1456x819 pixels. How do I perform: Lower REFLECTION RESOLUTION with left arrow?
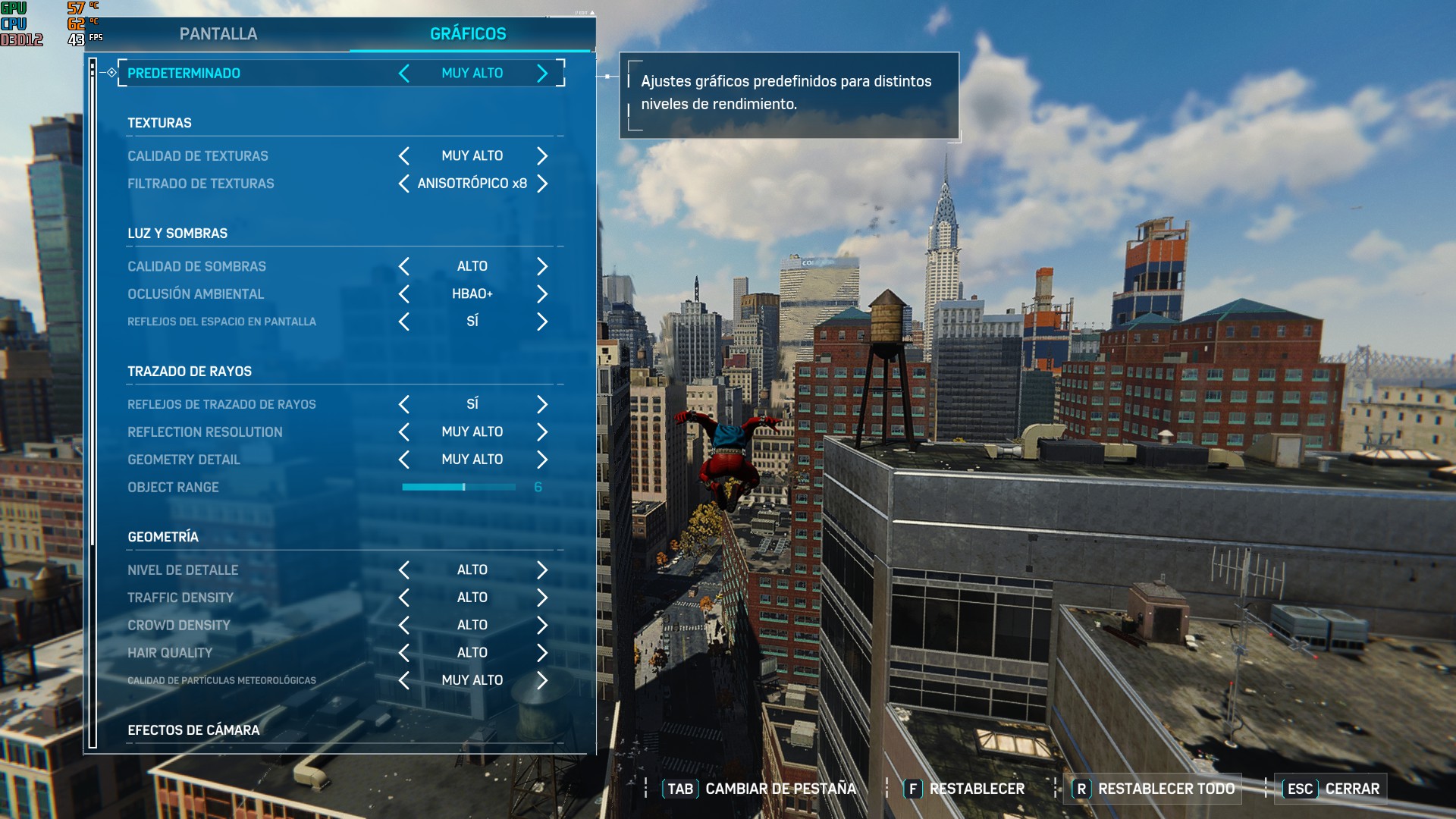403,431
